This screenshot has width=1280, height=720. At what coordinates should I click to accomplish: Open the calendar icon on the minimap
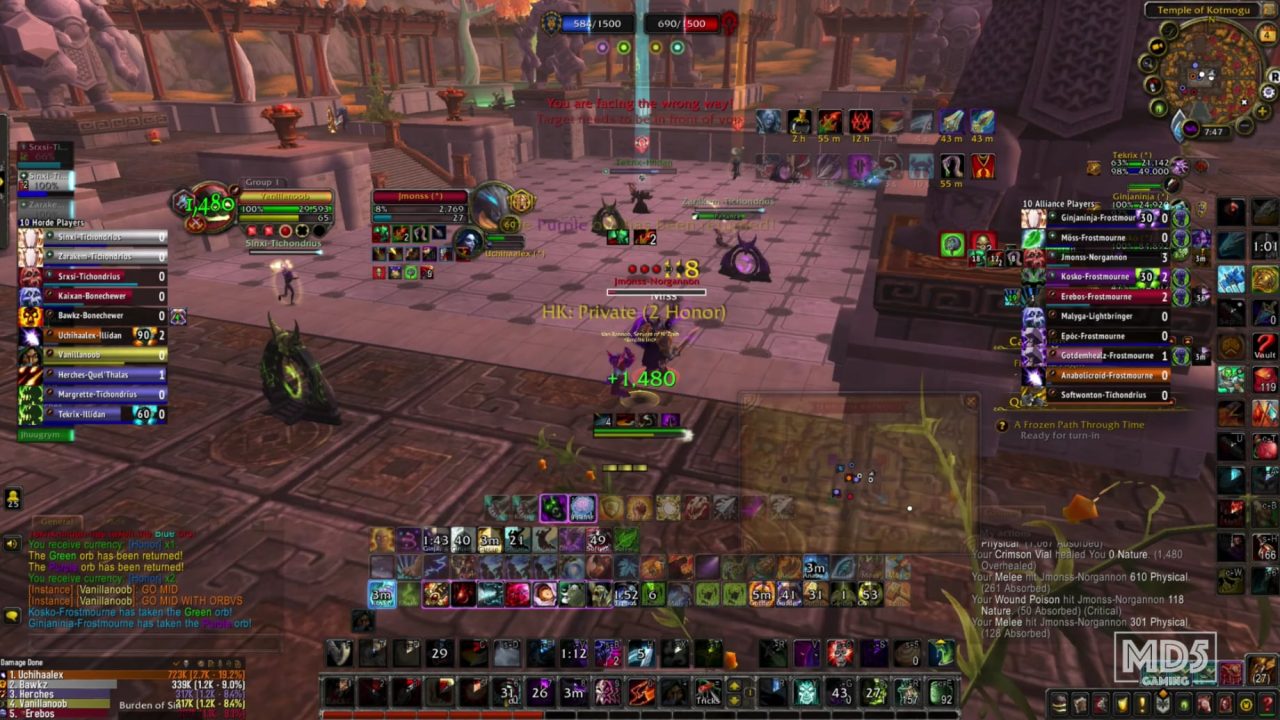coord(1266,33)
